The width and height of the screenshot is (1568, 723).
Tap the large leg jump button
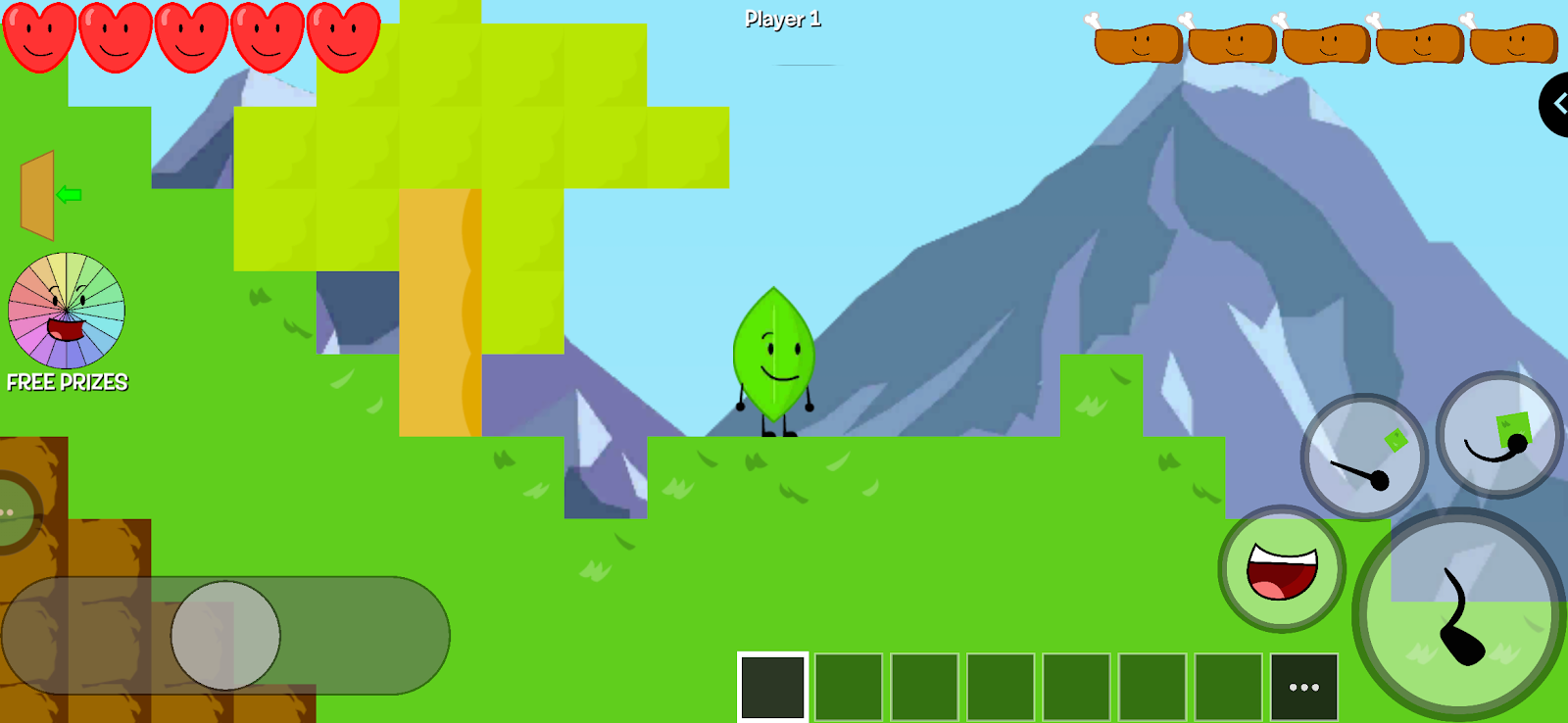(x=1459, y=615)
